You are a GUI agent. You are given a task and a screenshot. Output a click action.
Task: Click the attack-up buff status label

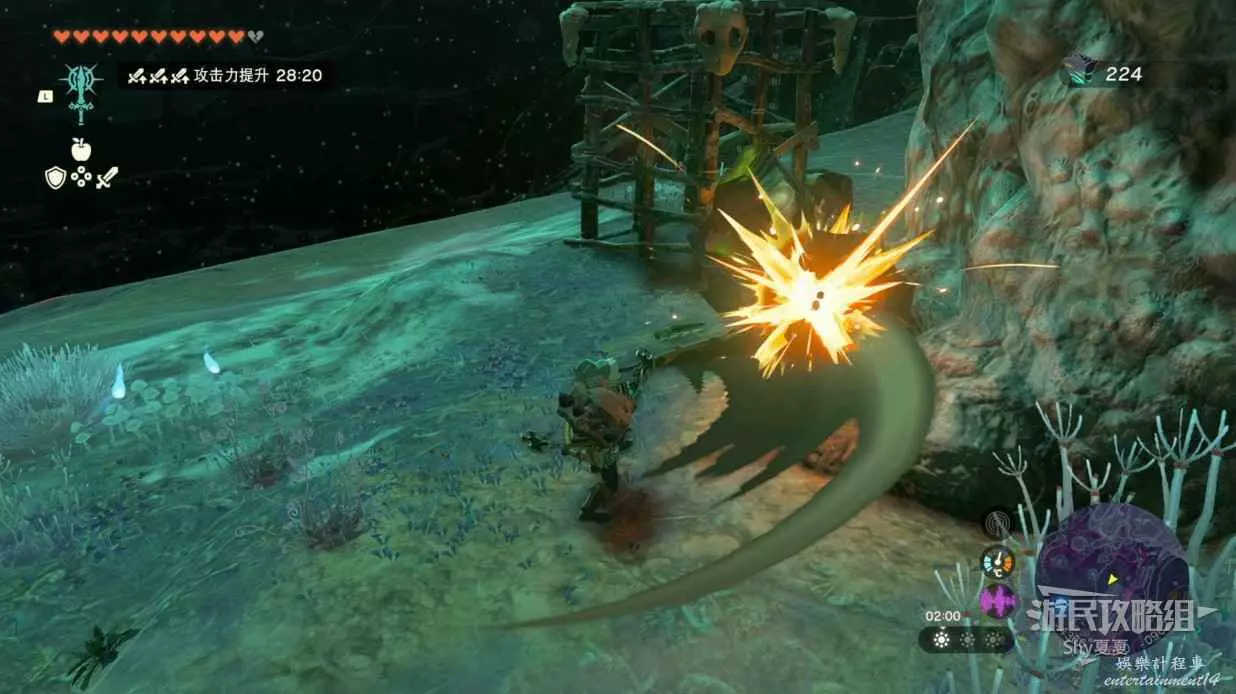click(x=227, y=75)
